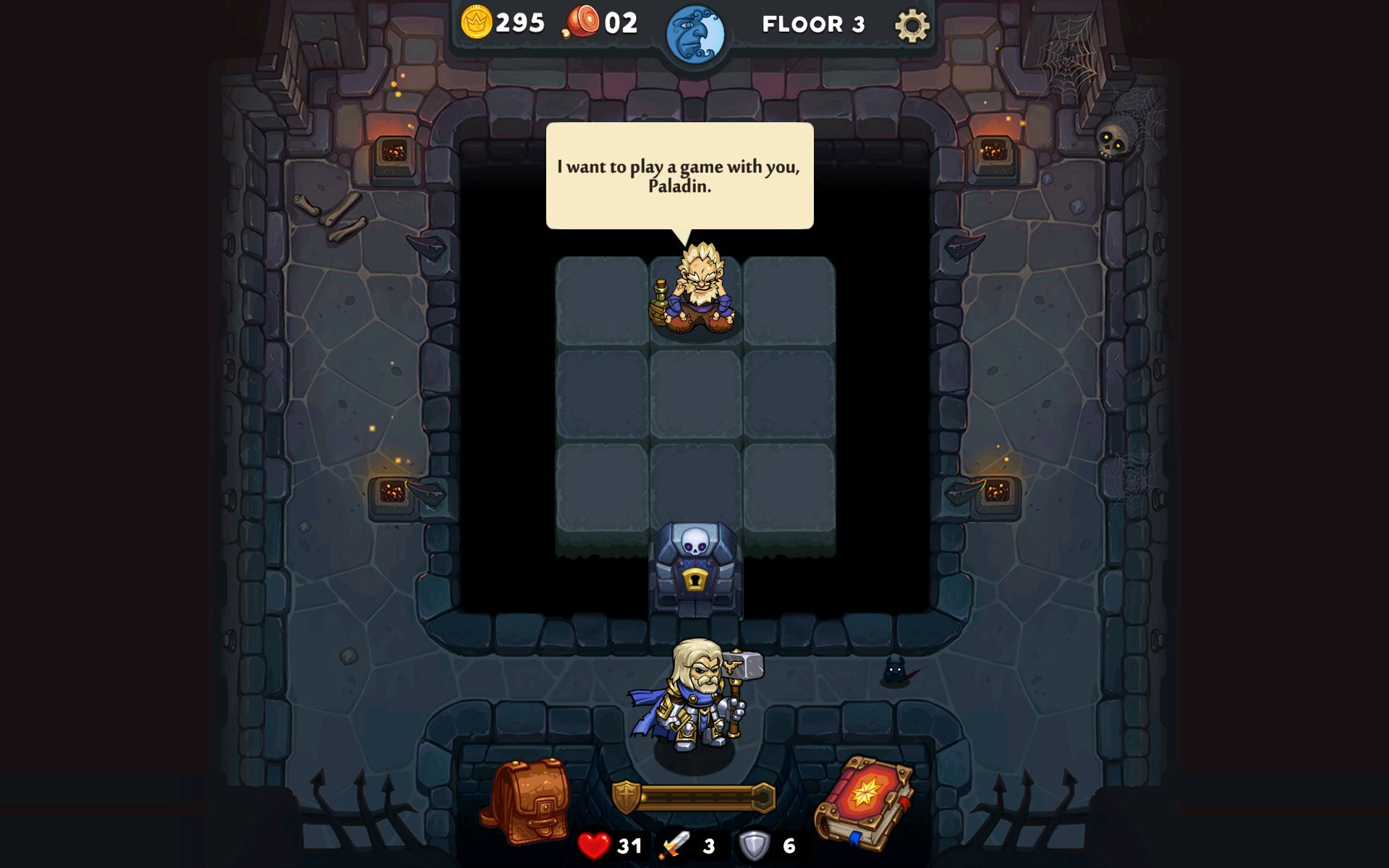Dismiss the speech bubble dialog

679,175
